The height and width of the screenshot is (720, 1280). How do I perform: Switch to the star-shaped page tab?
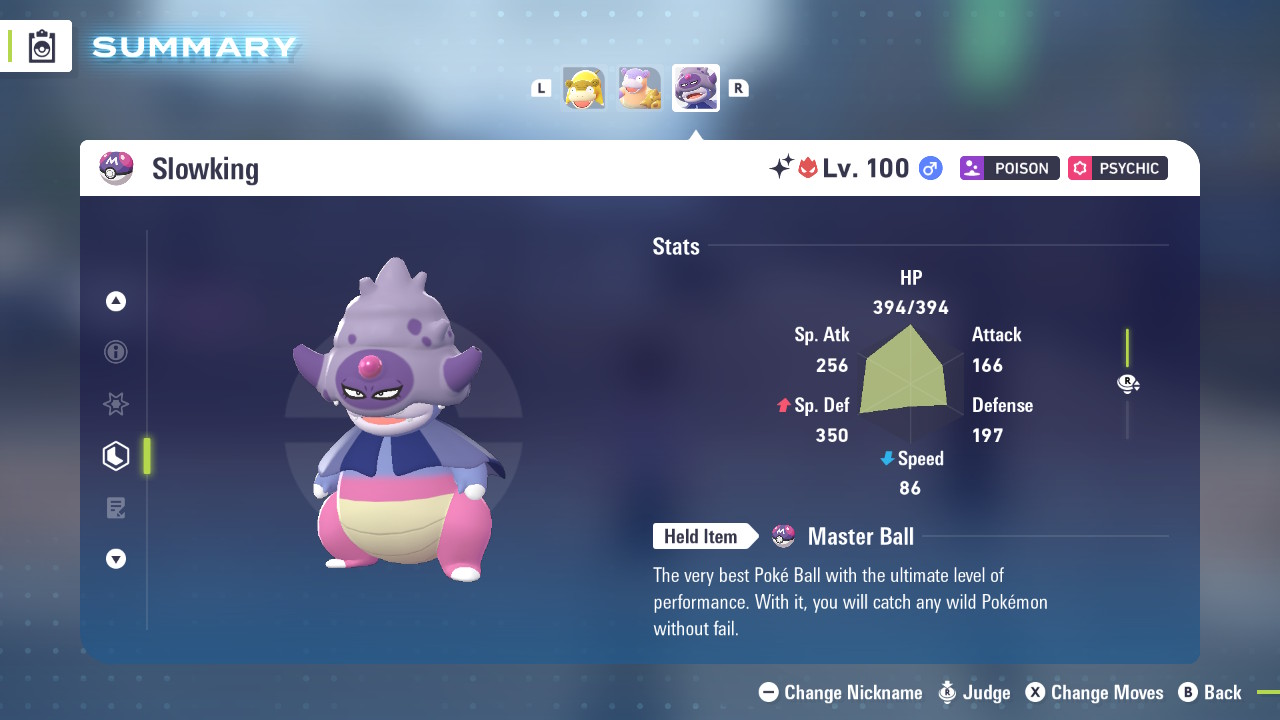pos(116,404)
